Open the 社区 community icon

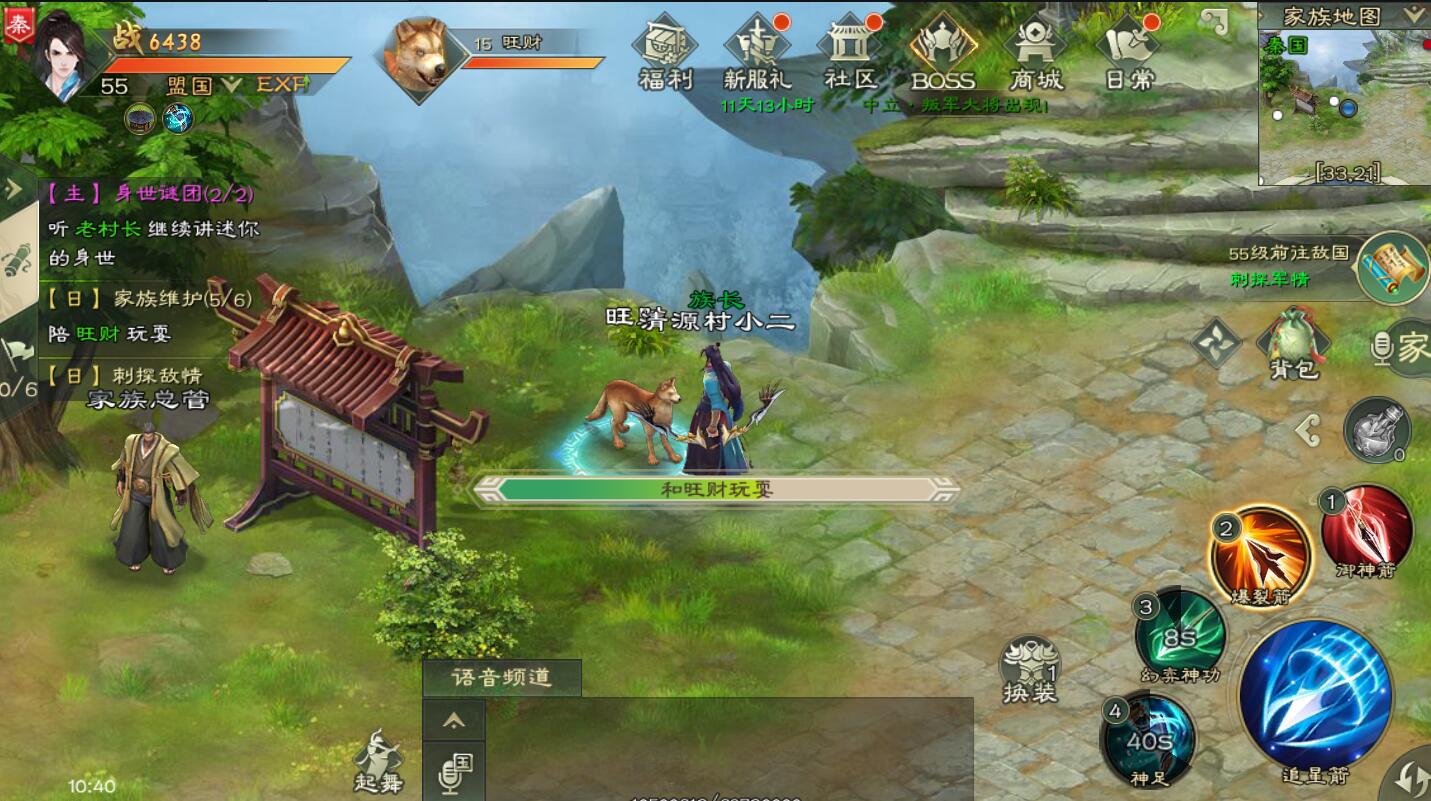tap(849, 52)
